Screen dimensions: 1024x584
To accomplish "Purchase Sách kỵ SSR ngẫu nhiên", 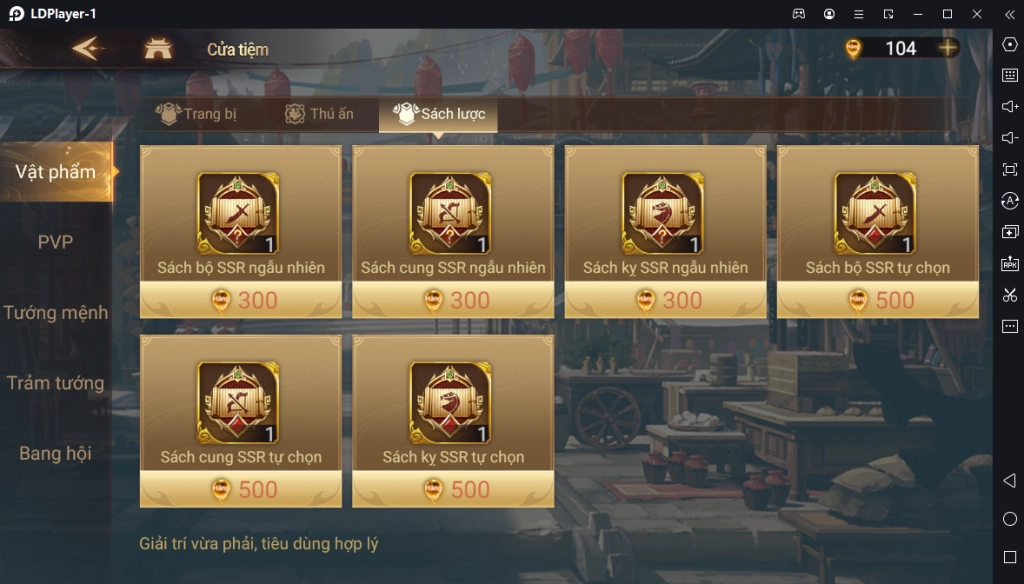I will tap(665, 232).
